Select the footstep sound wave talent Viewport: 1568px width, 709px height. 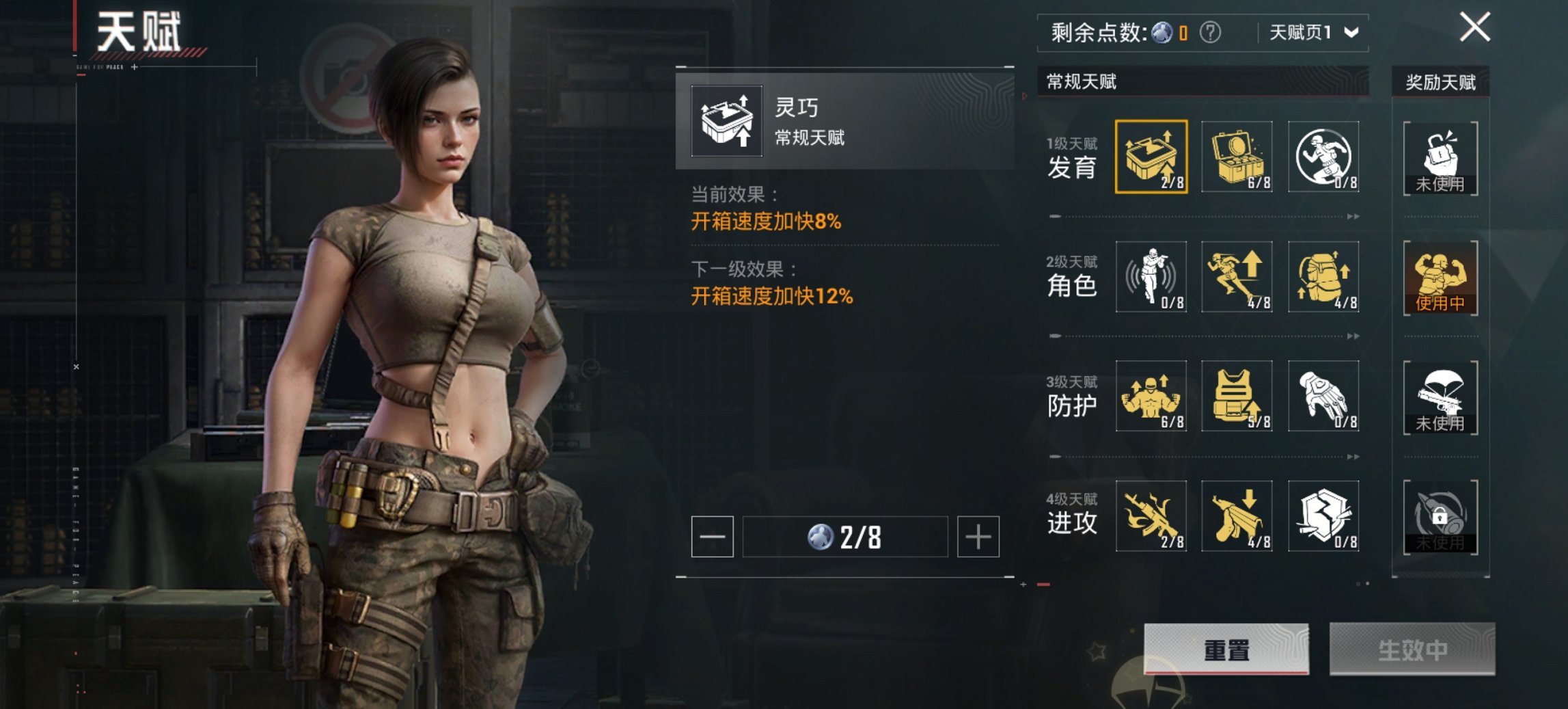click(x=1151, y=276)
